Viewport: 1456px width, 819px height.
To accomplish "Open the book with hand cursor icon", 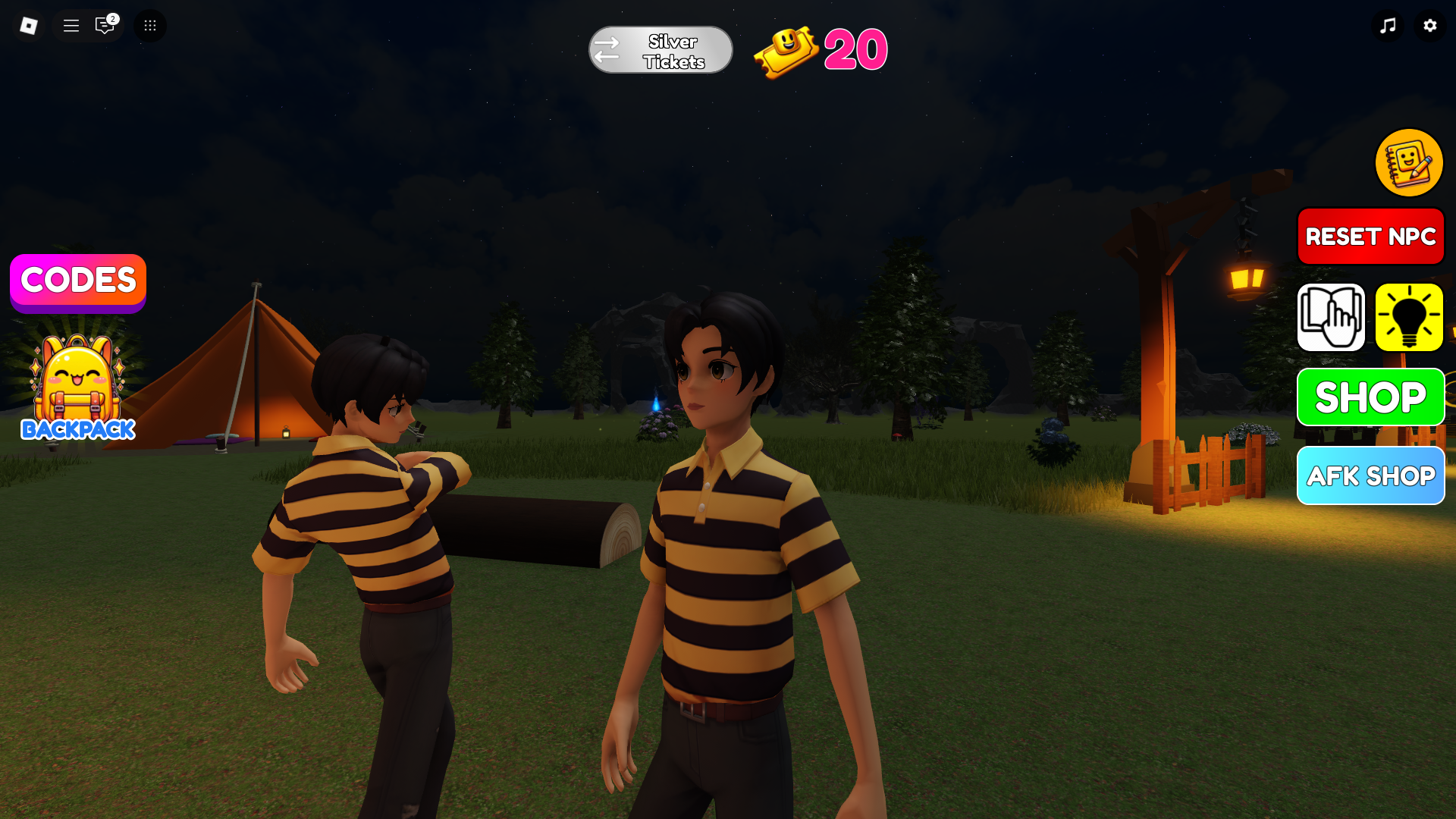I will (1331, 318).
